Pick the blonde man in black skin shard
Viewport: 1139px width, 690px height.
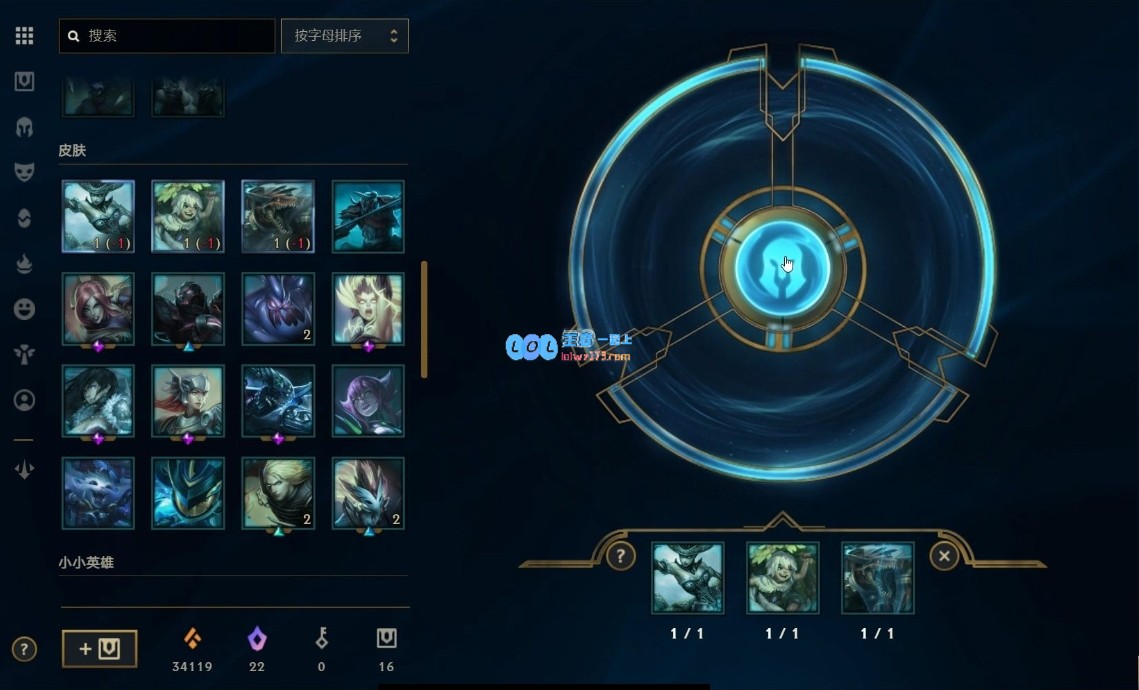point(278,493)
